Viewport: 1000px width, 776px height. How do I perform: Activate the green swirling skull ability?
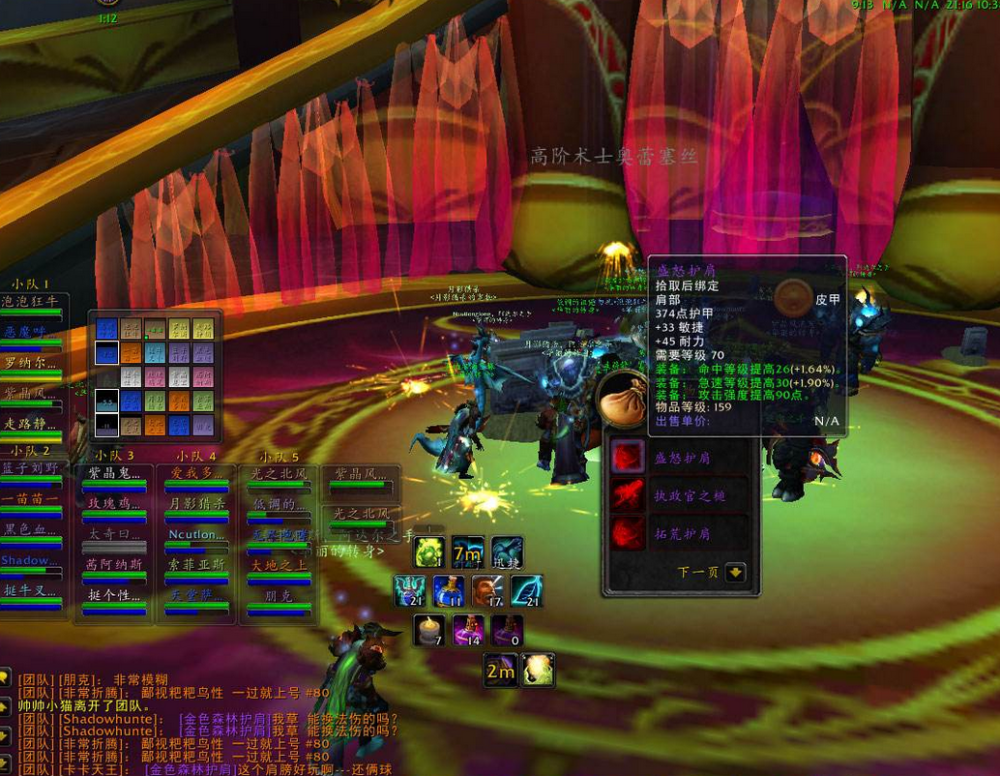[x=429, y=552]
